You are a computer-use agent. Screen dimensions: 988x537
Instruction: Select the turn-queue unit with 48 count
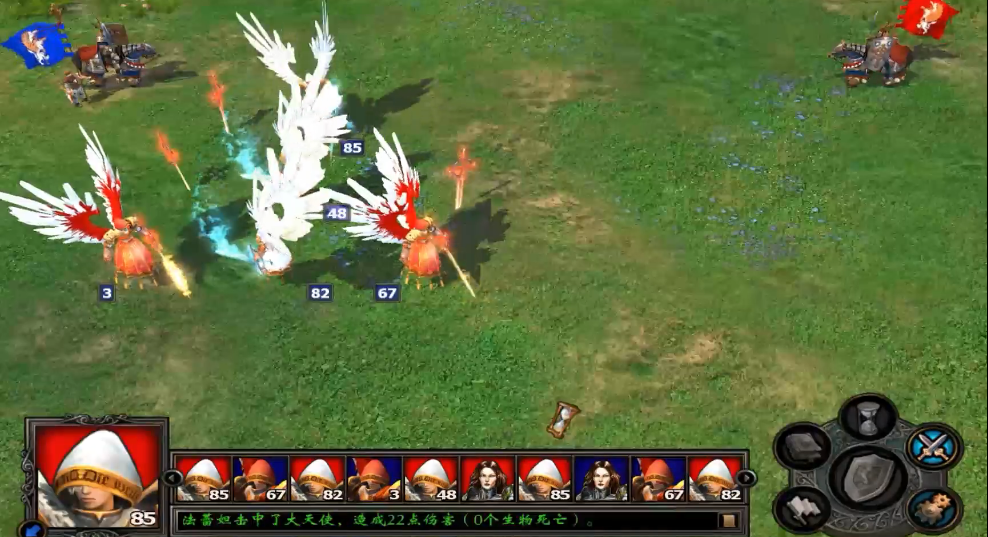point(431,478)
